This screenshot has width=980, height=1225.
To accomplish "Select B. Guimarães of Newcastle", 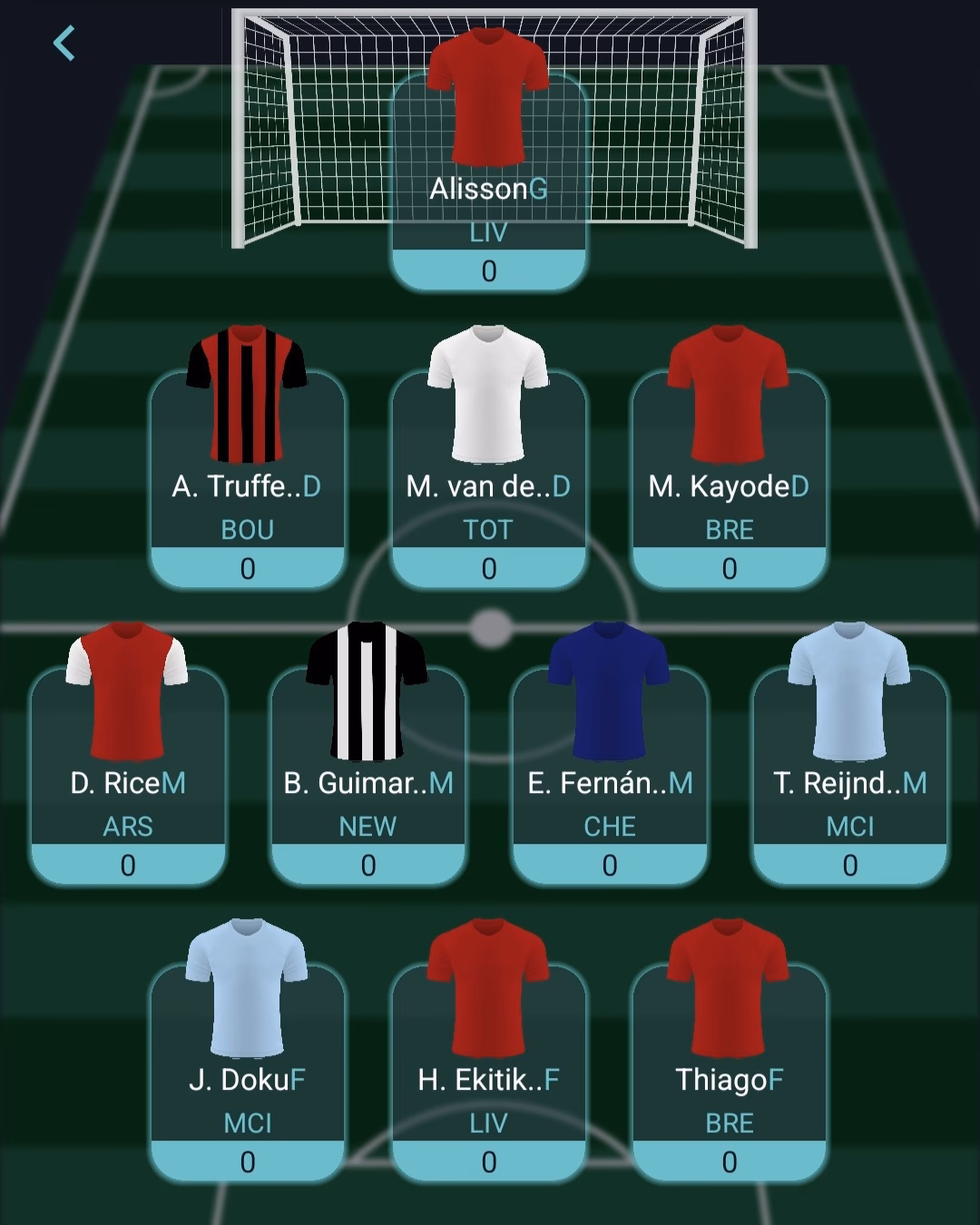I will [367, 776].
